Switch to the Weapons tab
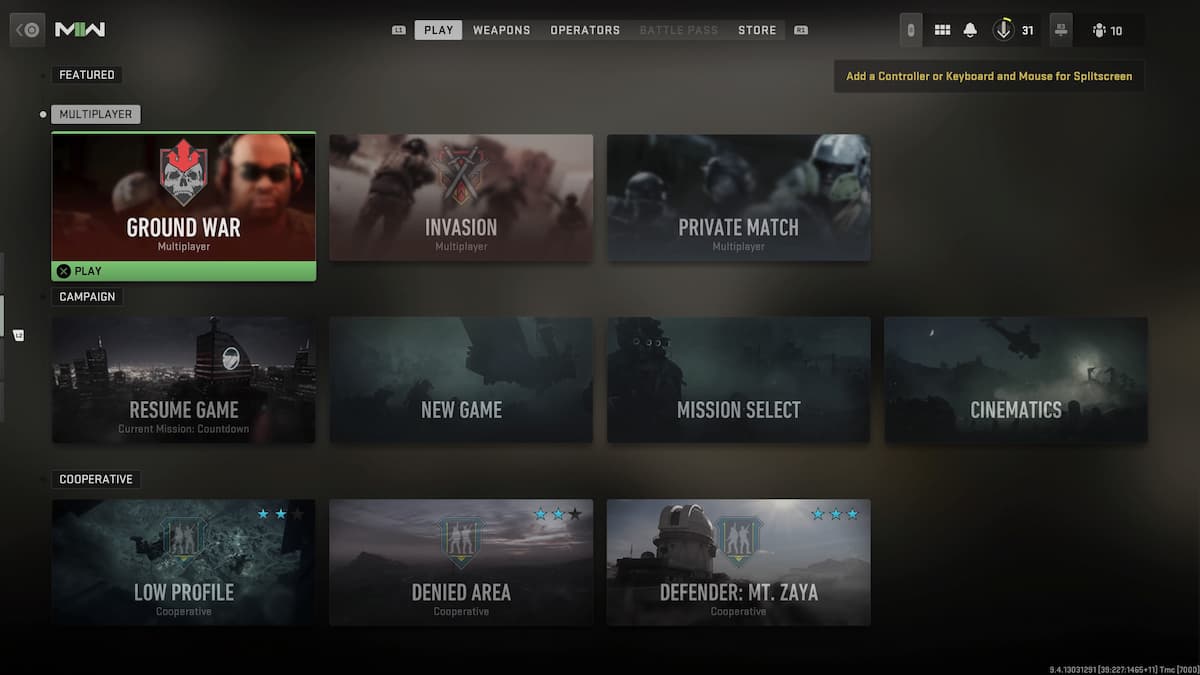The height and width of the screenshot is (675, 1200). 501,30
